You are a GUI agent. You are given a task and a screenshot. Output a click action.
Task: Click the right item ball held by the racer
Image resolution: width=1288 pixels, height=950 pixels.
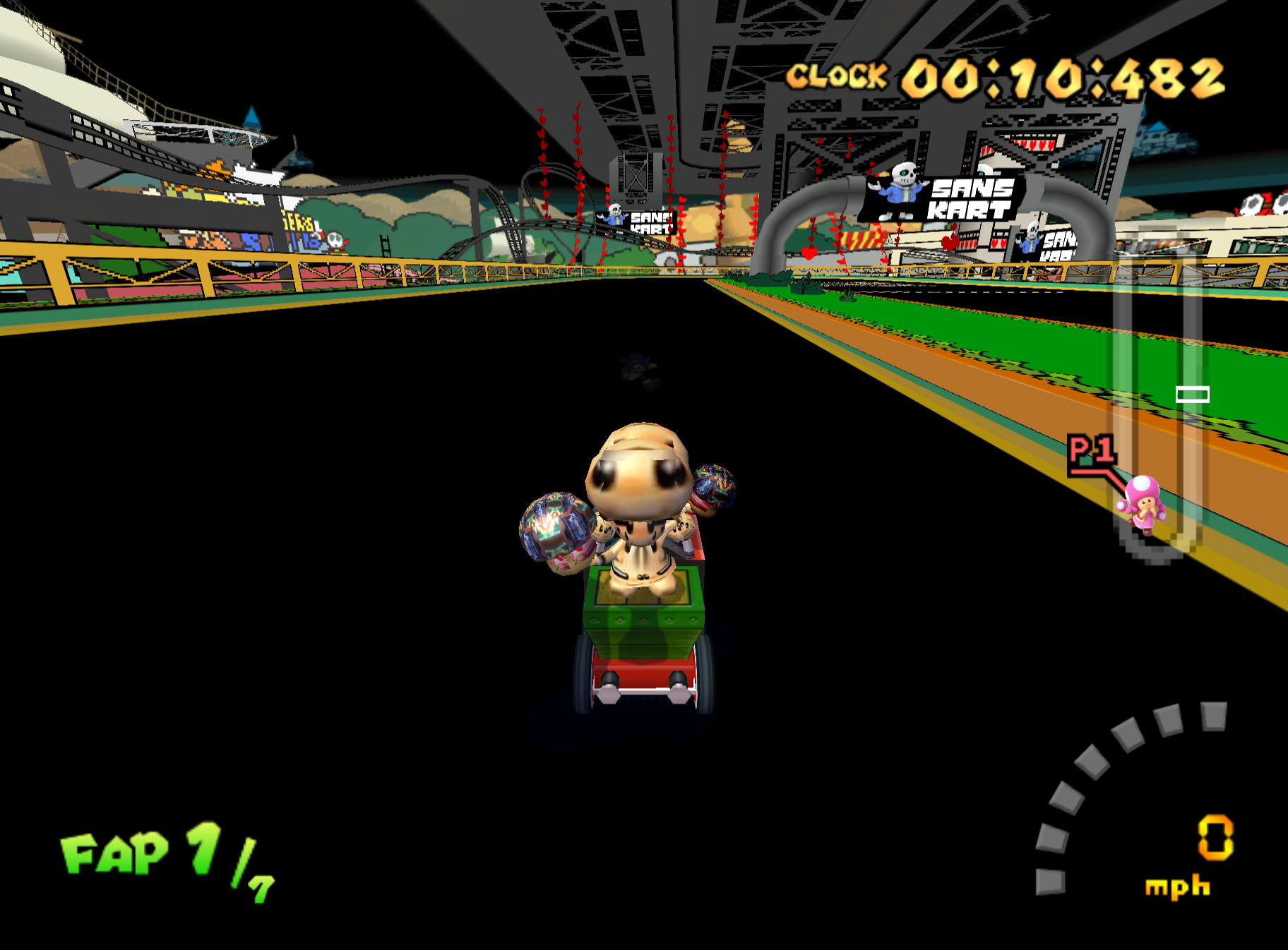point(715,488)
